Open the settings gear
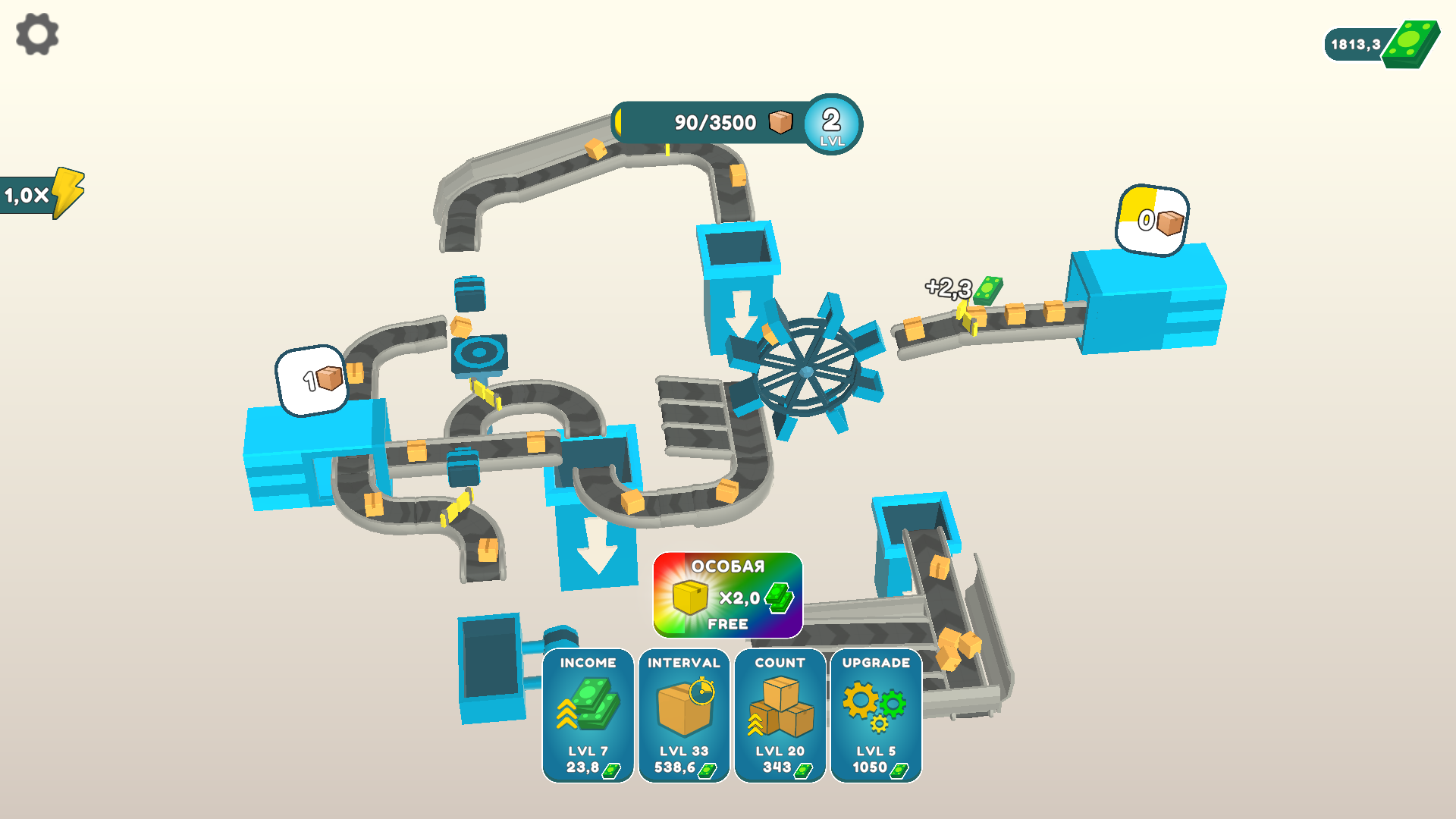1456x819 pixels. point(36,33)
